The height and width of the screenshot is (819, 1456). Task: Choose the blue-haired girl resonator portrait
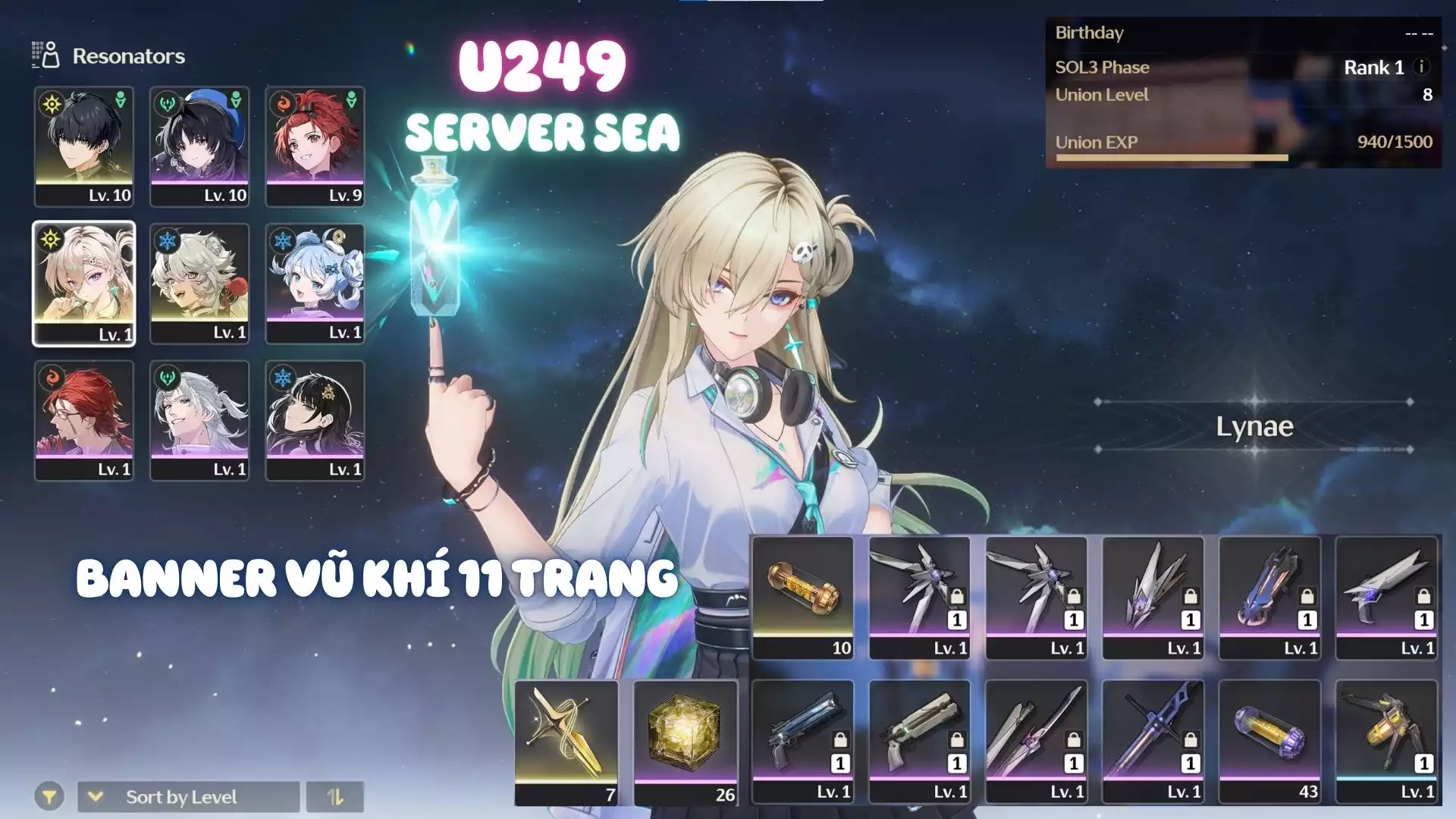coord(315,284)
